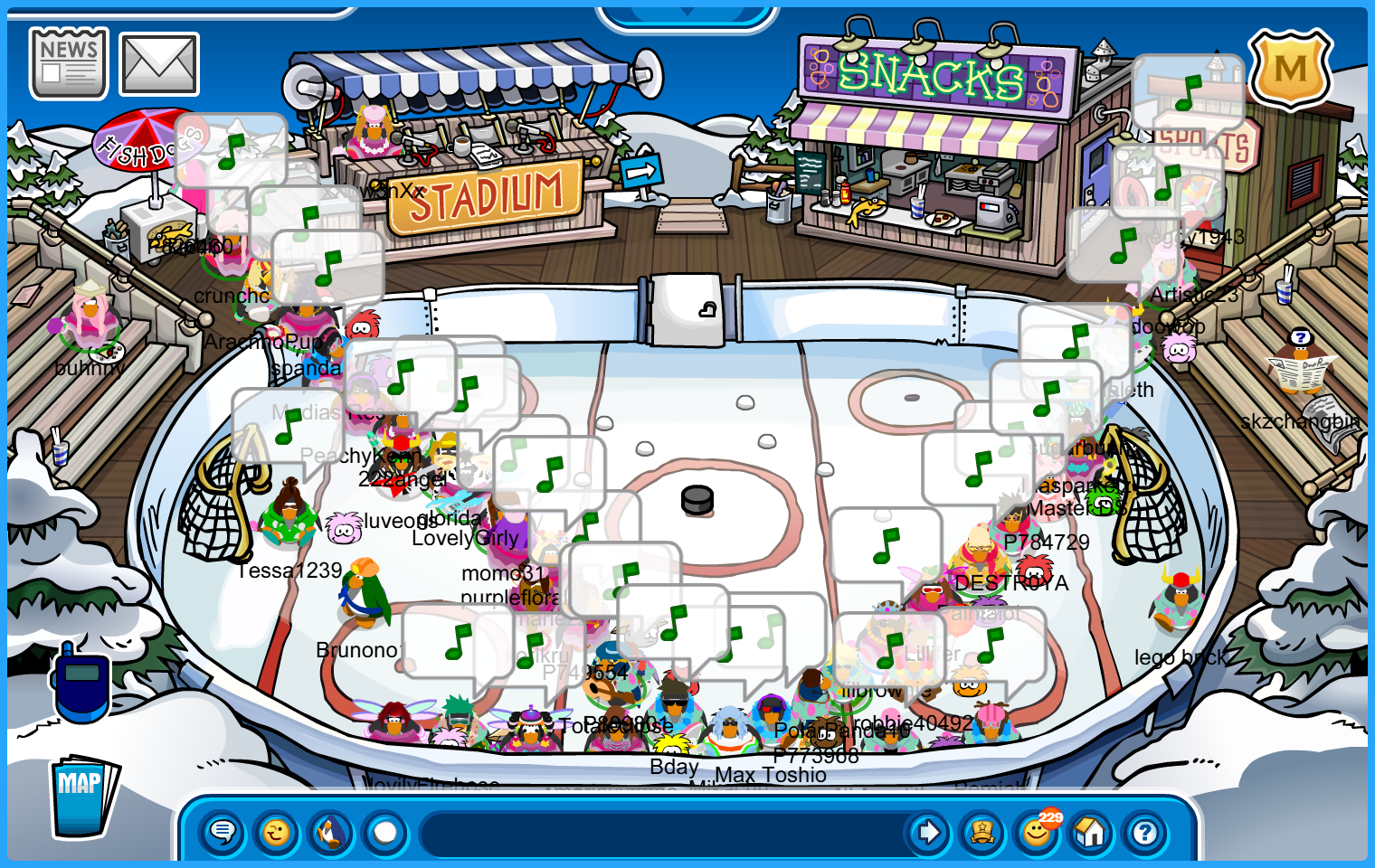Open the News newspaper
This screenshot has height=868, width=1375.
(x=68, y=62)
